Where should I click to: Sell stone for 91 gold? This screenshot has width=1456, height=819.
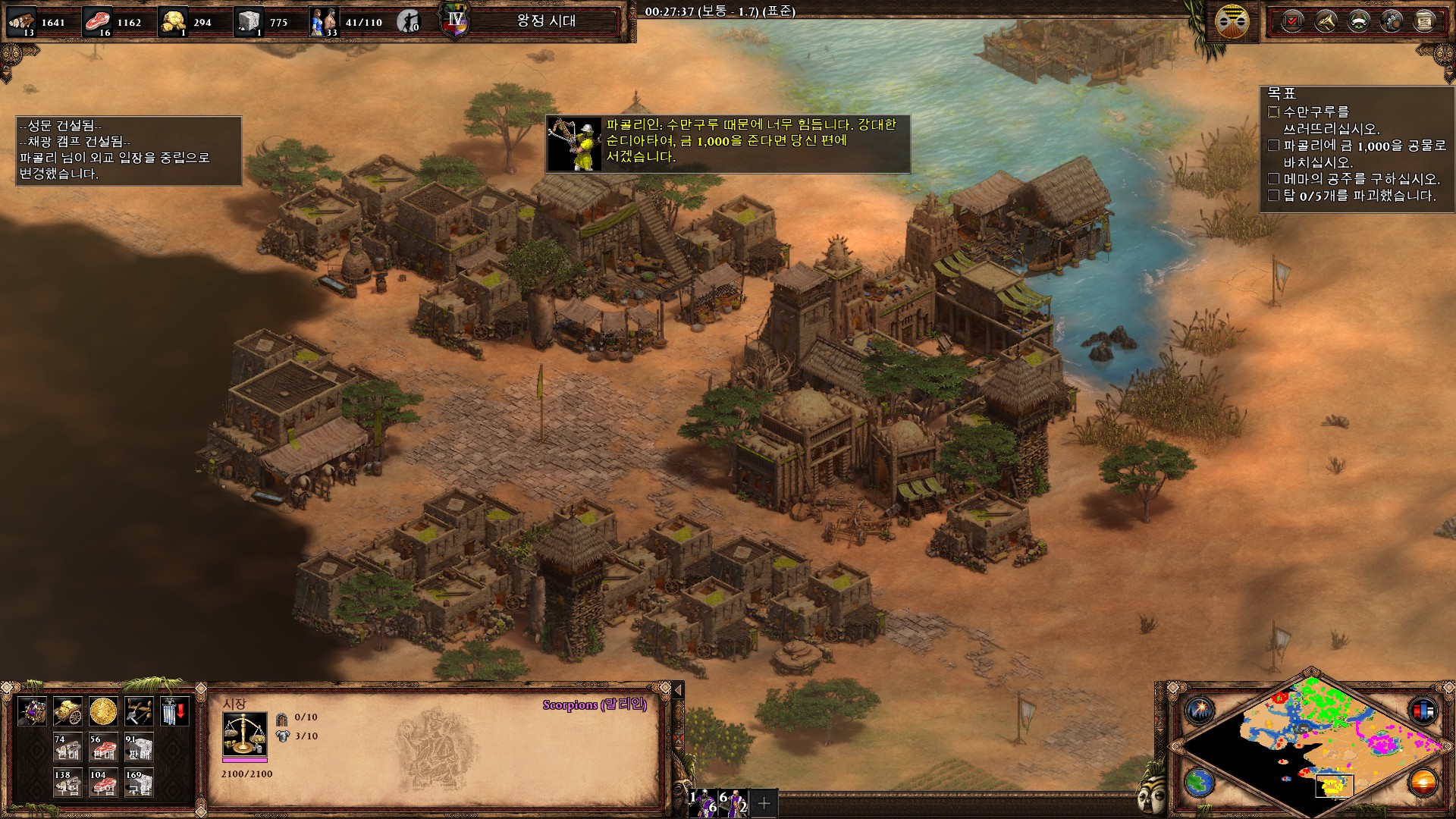coord(139,748)
